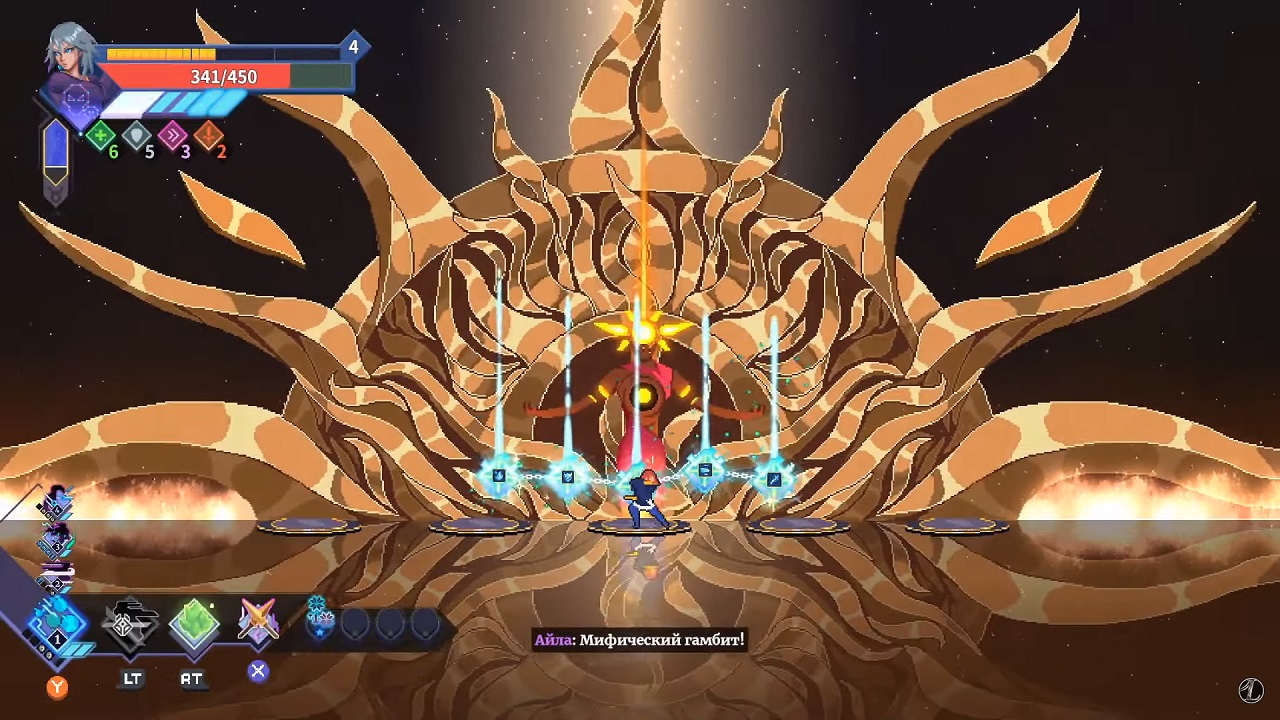Click the blue crystal gauge under portrait
This screenshot has height=720, width=1280.
pos(56,153)
